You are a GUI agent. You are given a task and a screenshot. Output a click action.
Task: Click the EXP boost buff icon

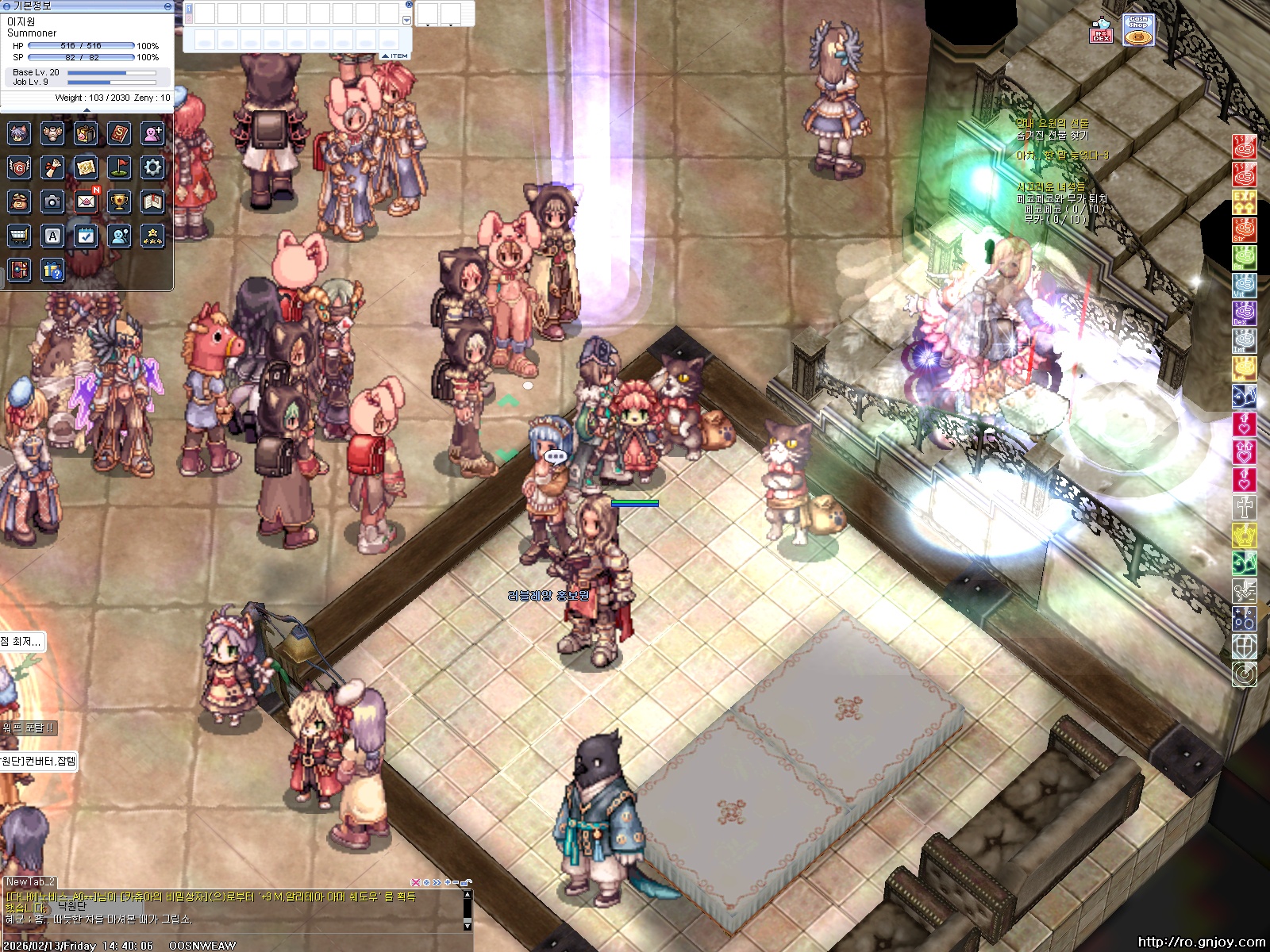coord(1244,202)
